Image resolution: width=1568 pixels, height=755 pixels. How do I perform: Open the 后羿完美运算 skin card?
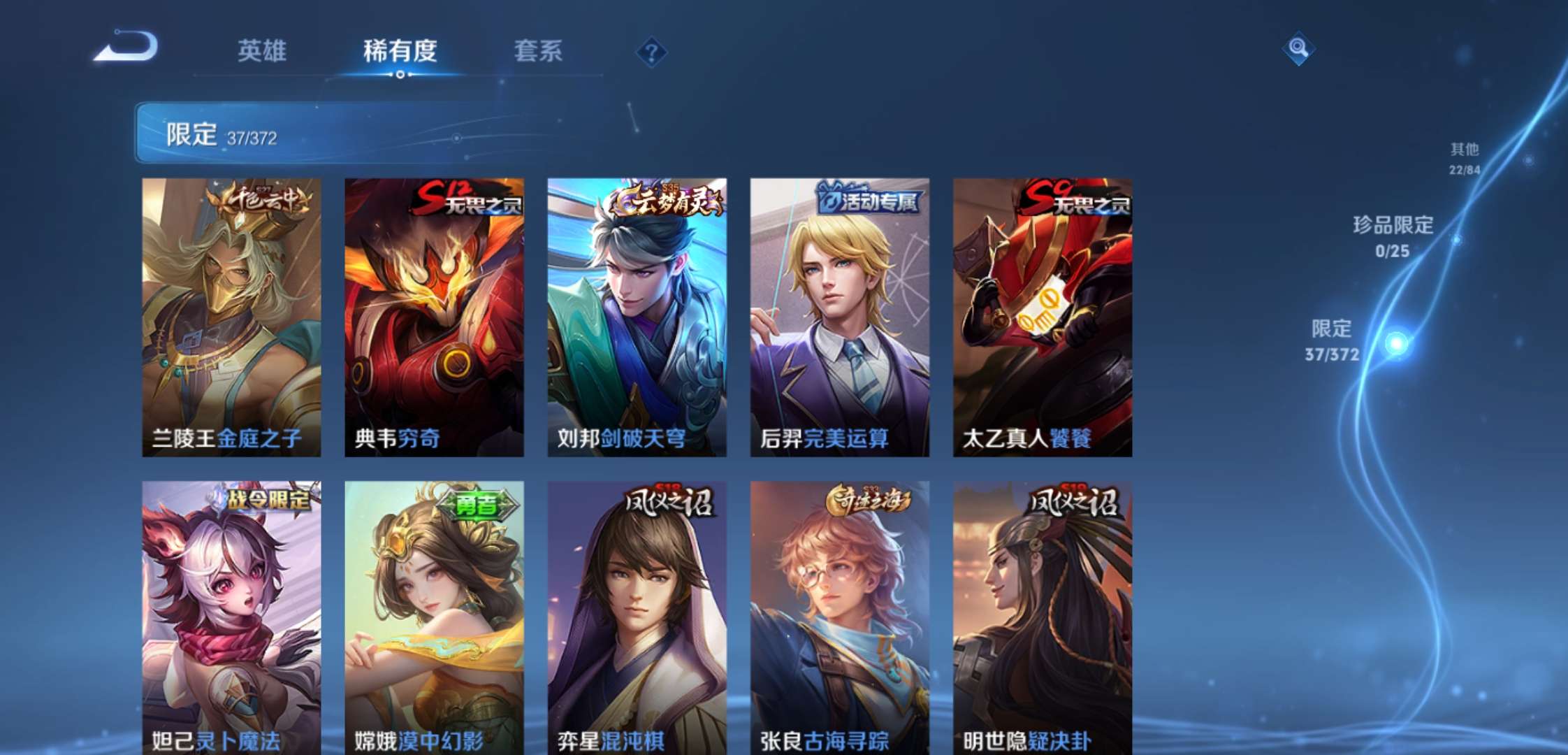pyautogui.click(x=839, y=315)
